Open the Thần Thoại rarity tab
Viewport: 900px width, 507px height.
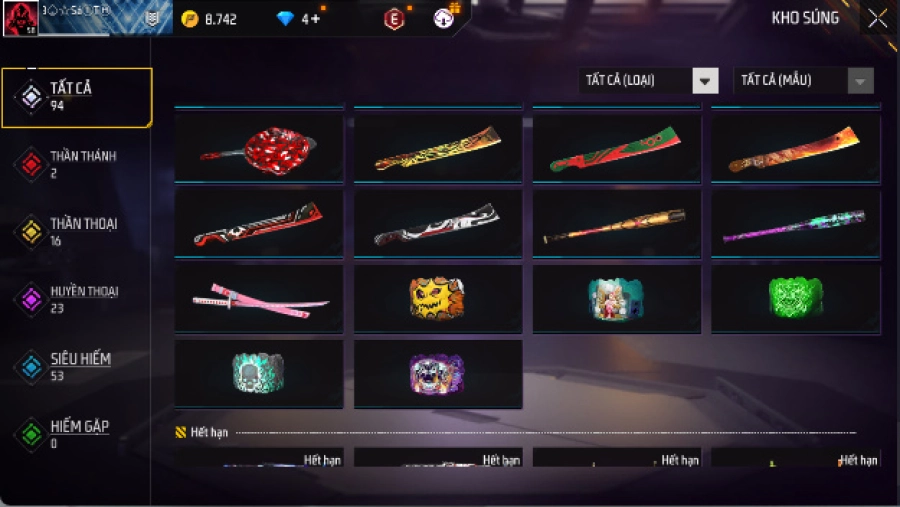76,232
